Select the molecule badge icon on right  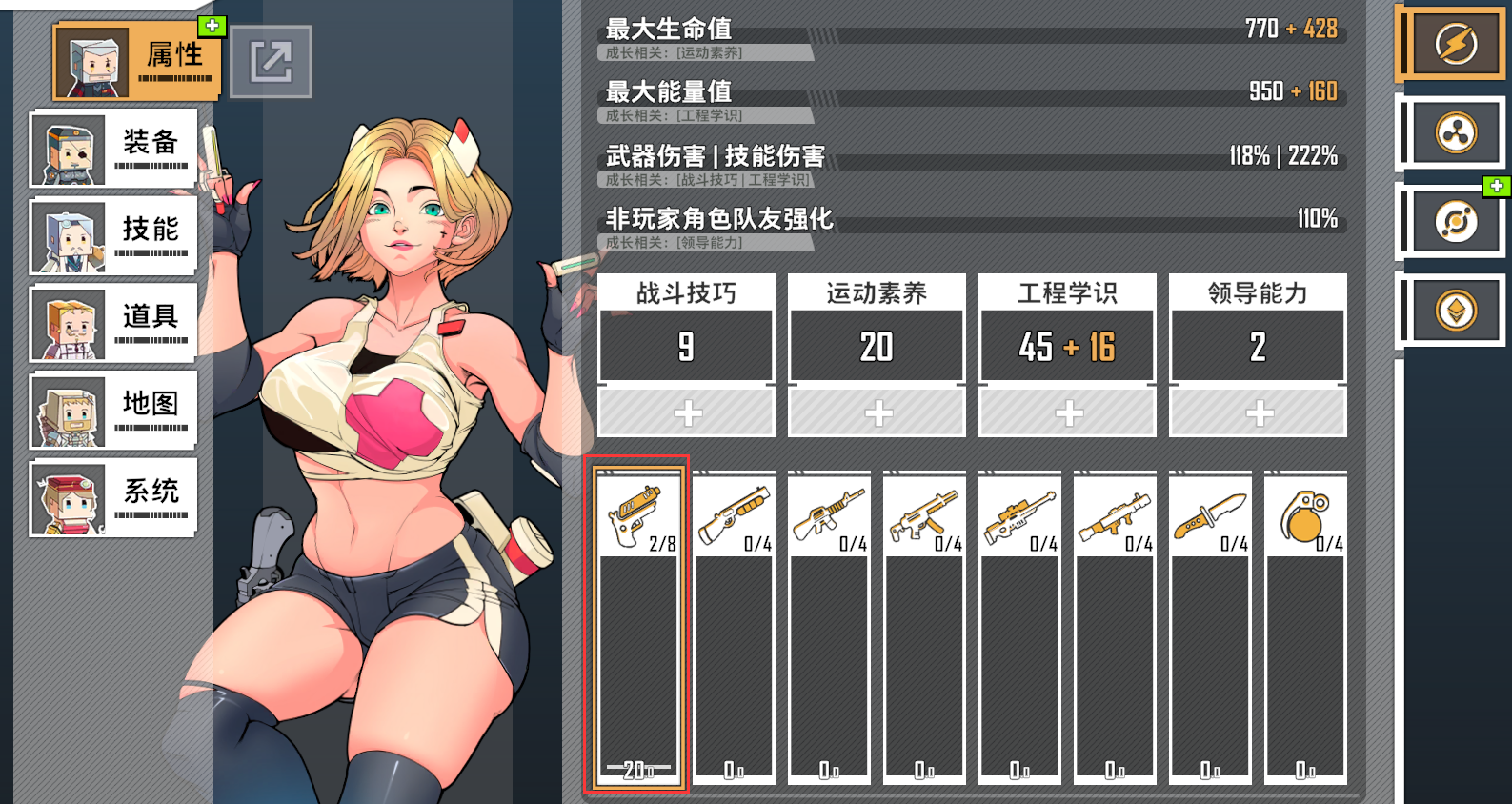pos(1454,132)
